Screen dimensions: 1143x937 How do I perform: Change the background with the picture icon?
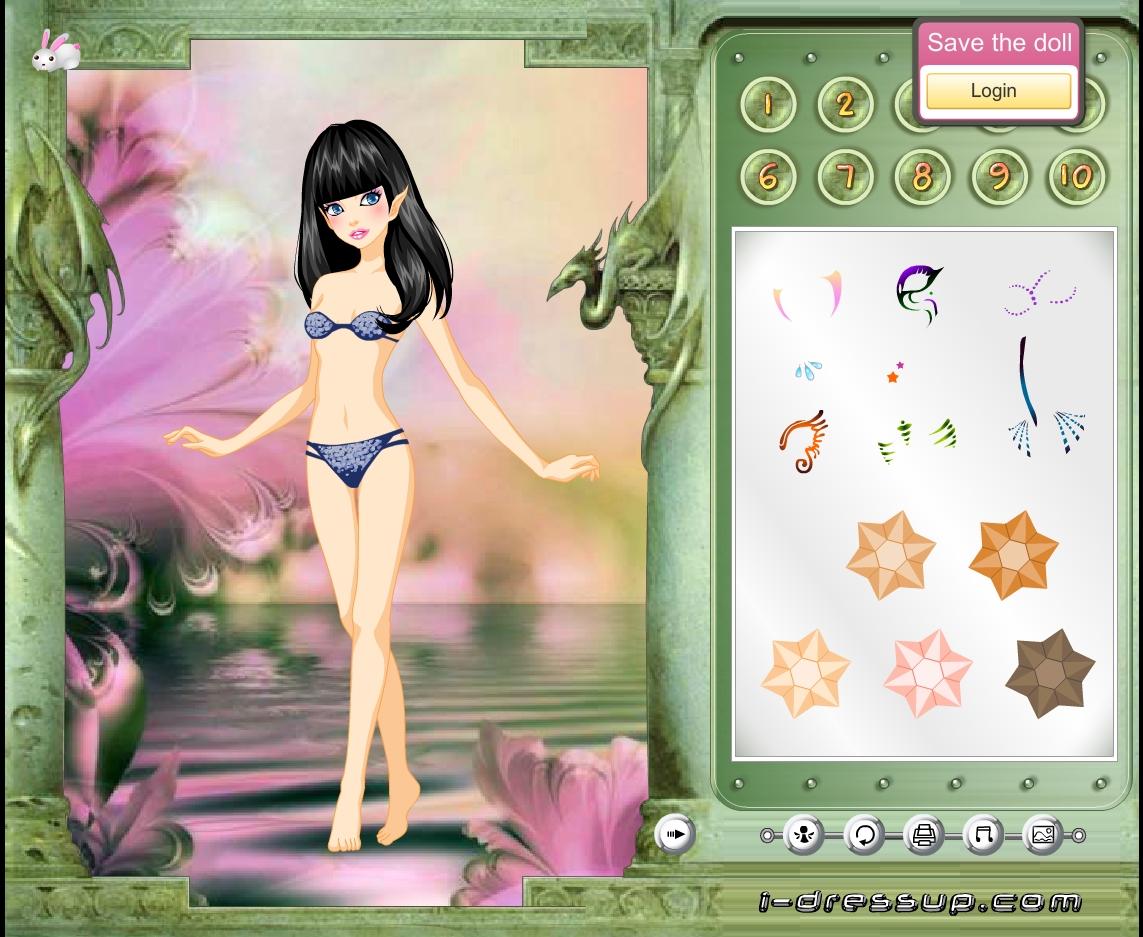(1042, 835)
